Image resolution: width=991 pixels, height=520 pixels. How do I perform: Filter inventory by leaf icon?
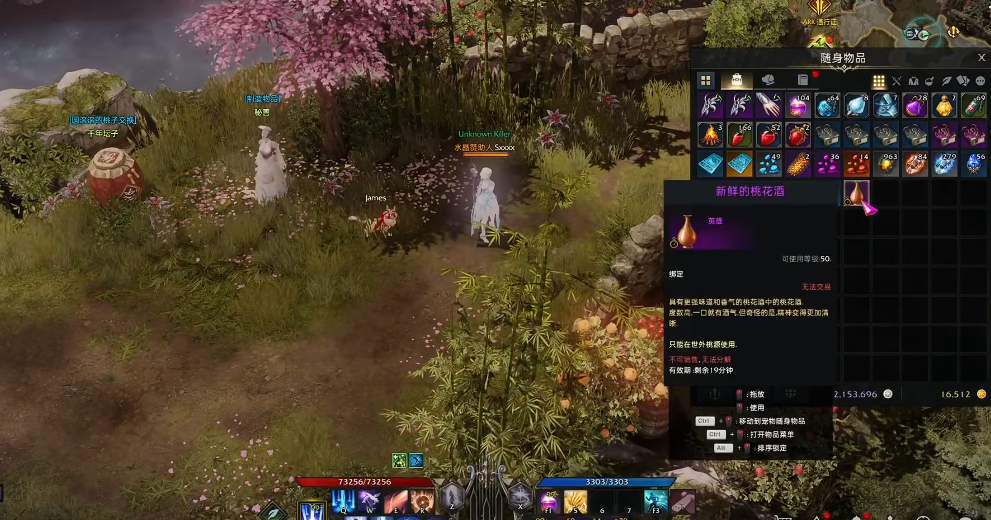click(947, 81)
